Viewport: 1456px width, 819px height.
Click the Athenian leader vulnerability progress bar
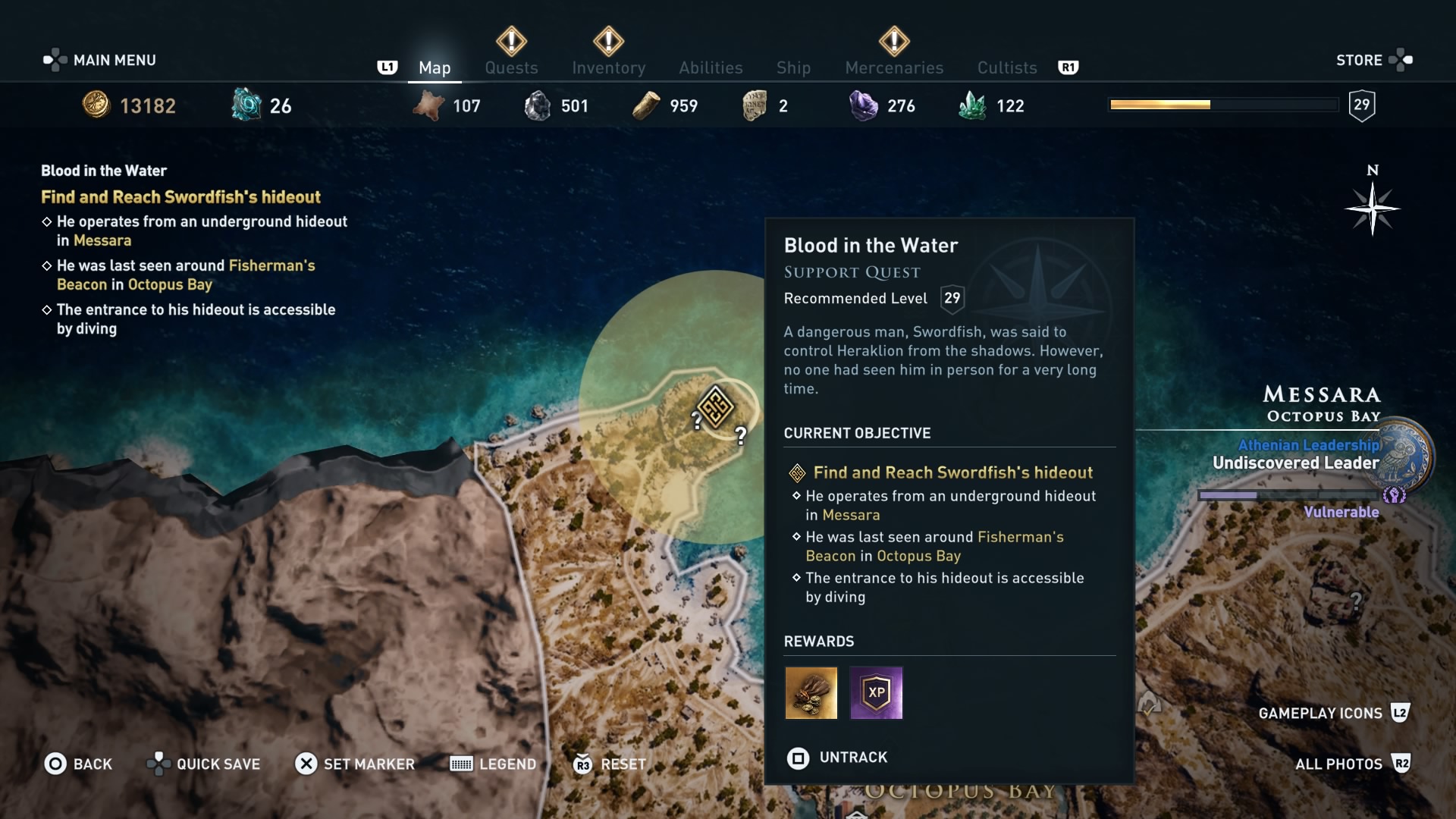1289,494
